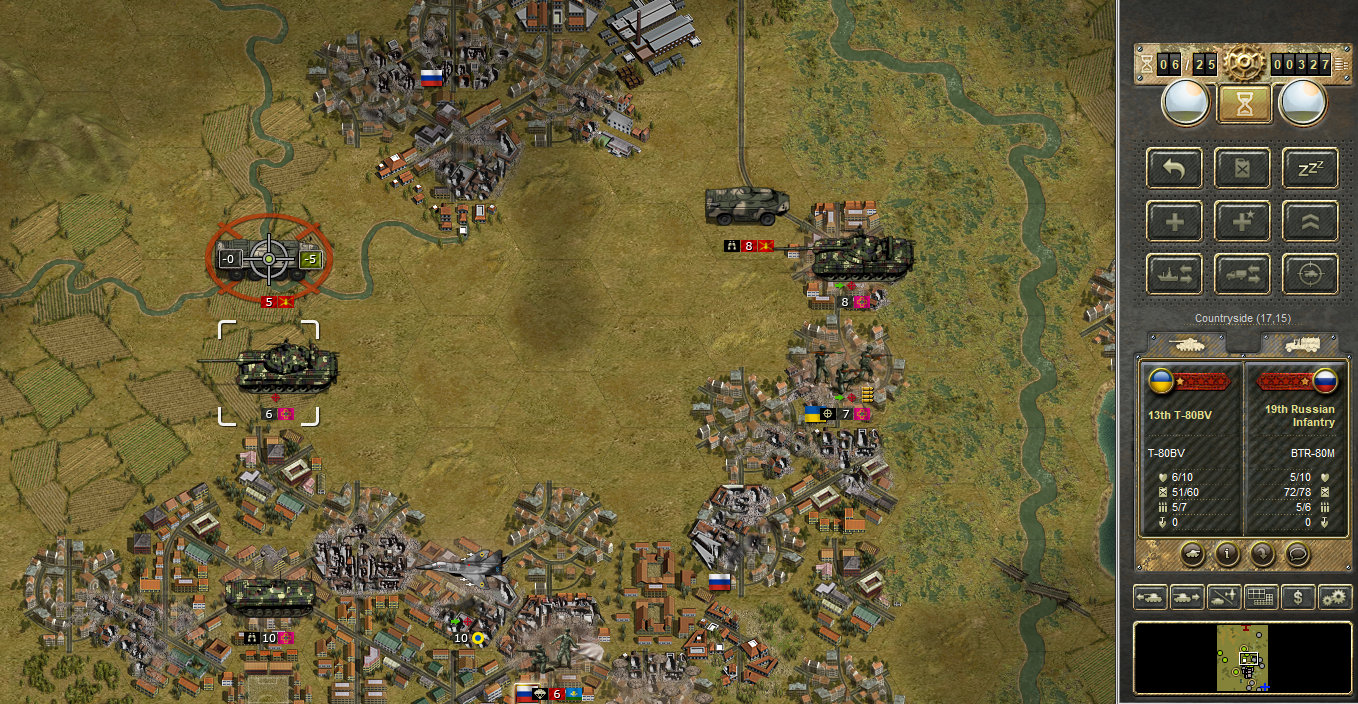
Task: Choose elite replacements (plus with star)
Action: point(1242,221)
